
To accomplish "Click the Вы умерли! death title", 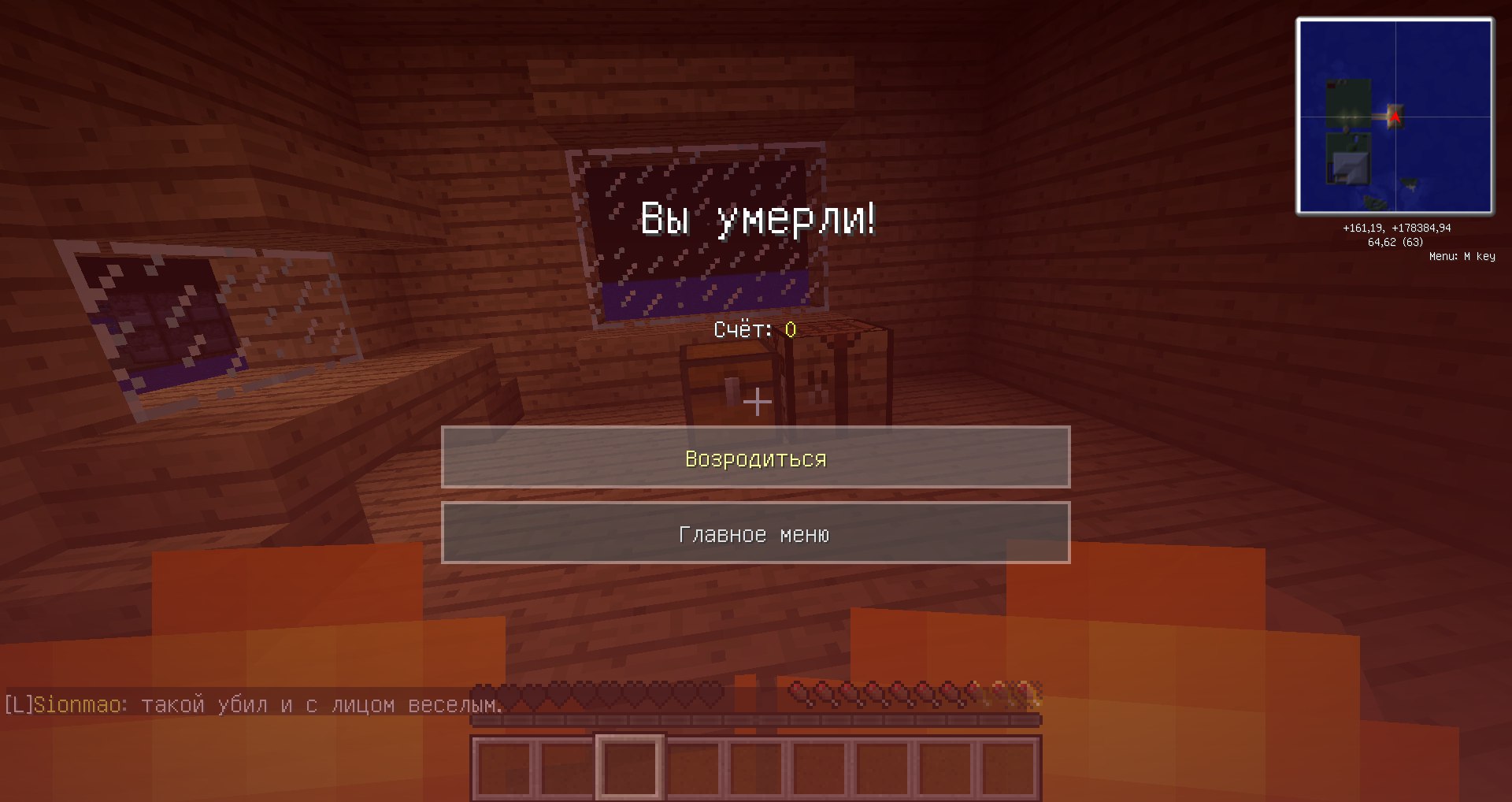I will click(758, 220).
